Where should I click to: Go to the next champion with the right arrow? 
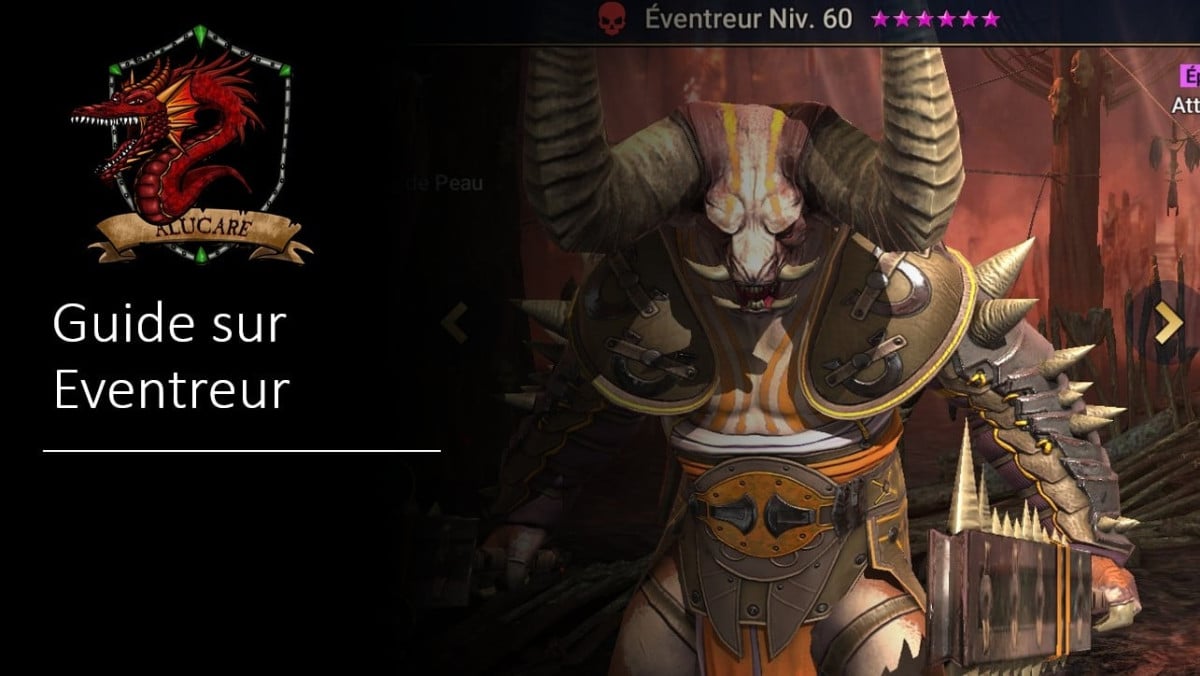1168,324
